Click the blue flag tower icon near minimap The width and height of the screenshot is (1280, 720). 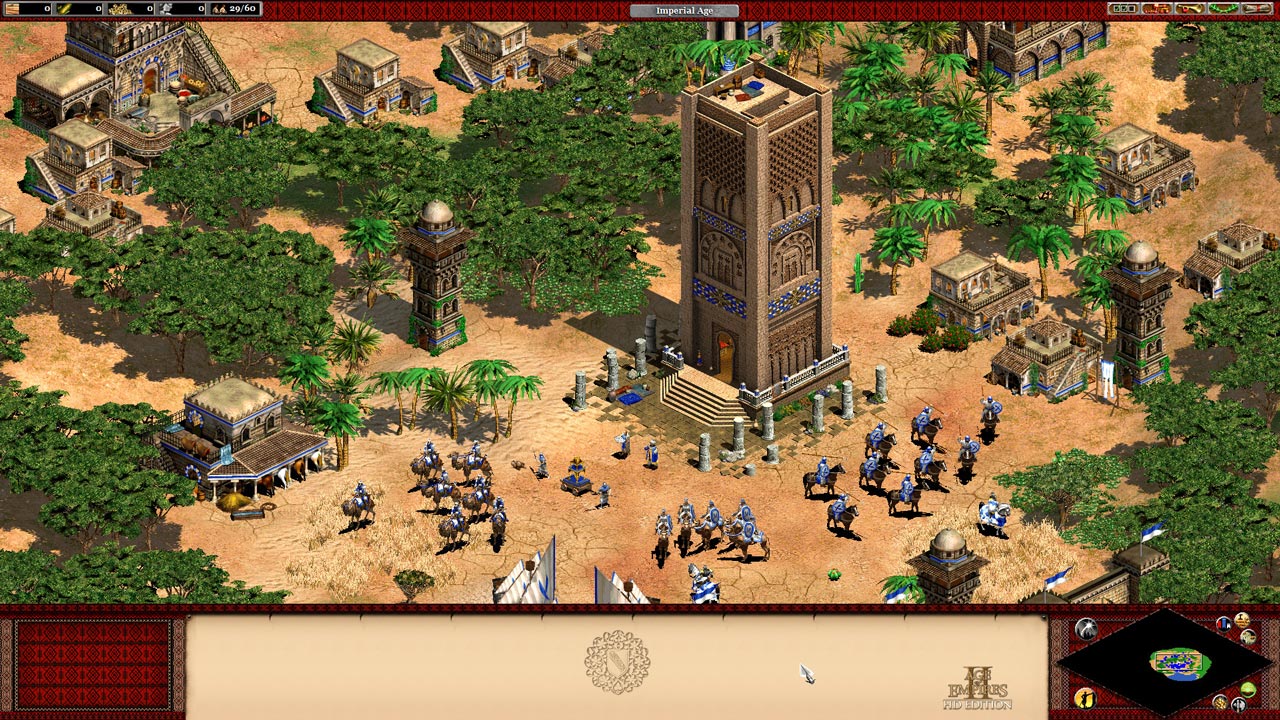pyautogui.click(x=1223, y=623)
